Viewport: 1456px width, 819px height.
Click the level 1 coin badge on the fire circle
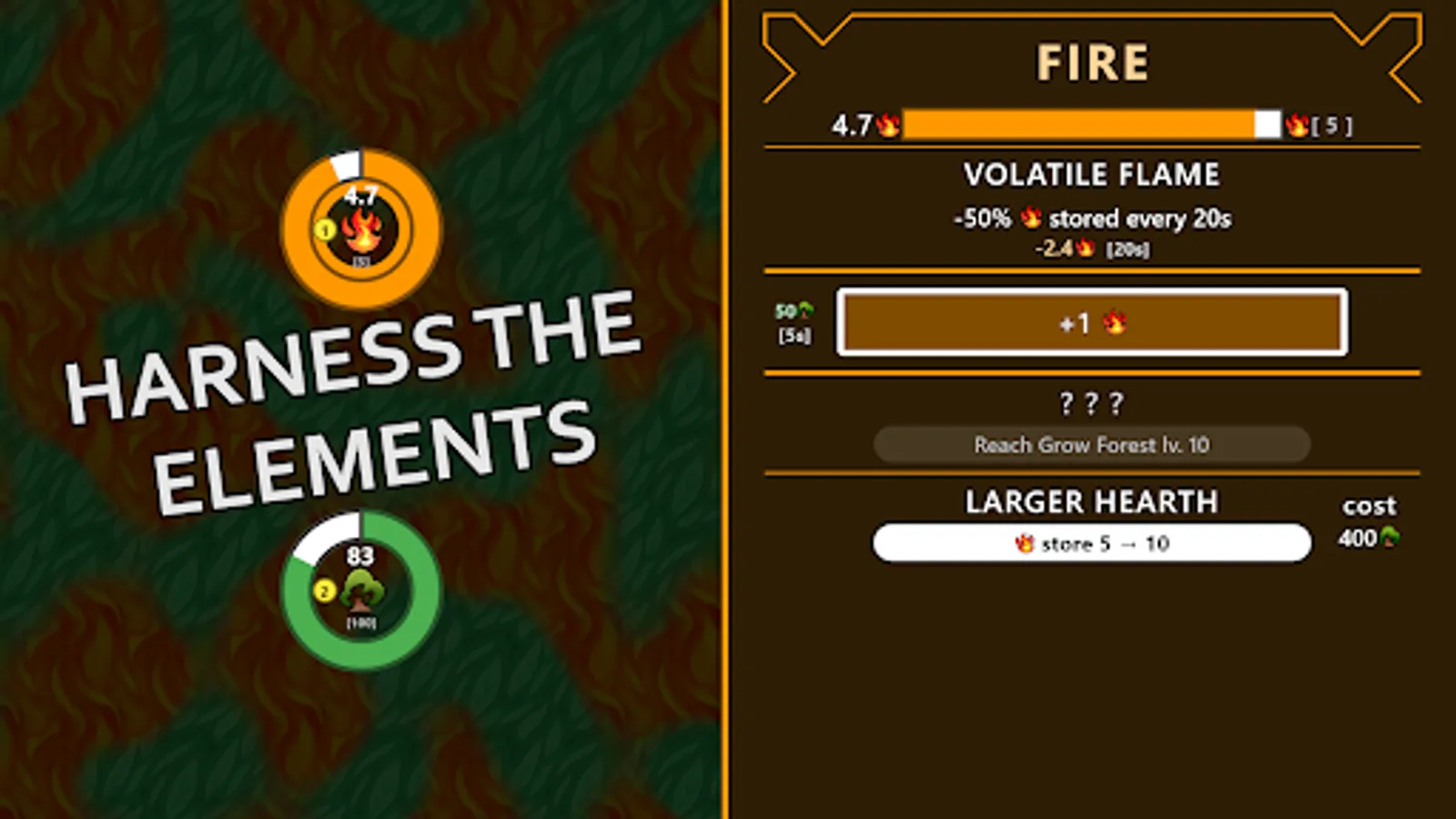[323, 231]
